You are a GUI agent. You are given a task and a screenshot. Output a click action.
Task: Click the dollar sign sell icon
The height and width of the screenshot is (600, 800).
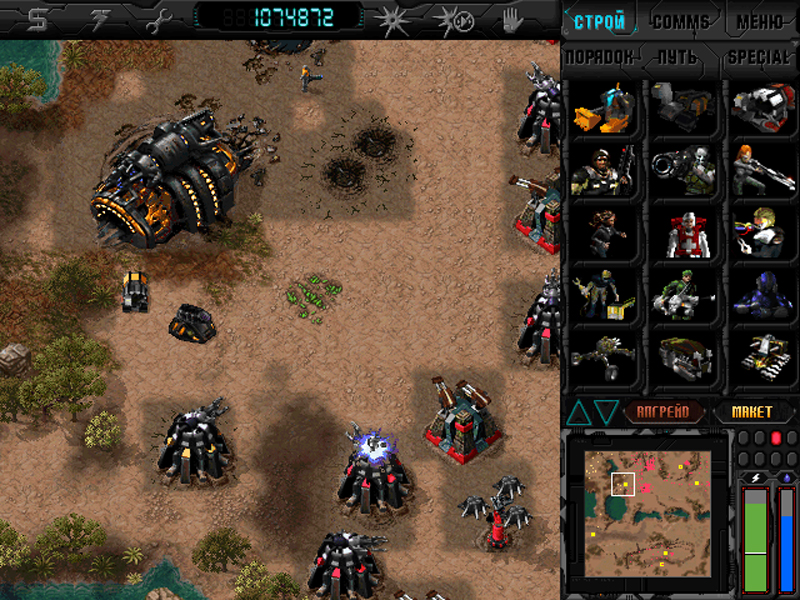coord(38,19)
